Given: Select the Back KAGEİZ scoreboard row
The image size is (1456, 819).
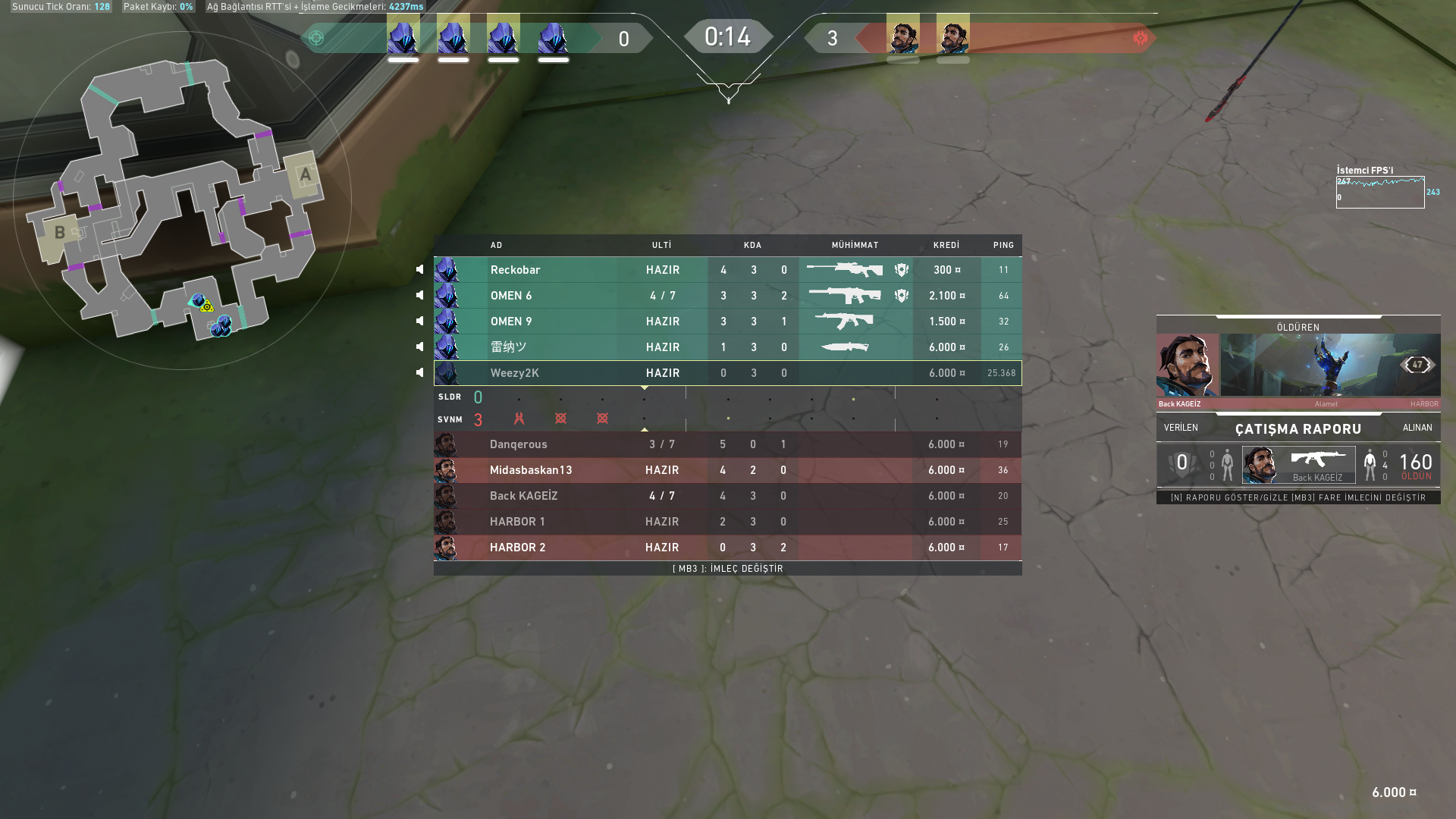Looking at the screenshot, I should coord(726,496).
